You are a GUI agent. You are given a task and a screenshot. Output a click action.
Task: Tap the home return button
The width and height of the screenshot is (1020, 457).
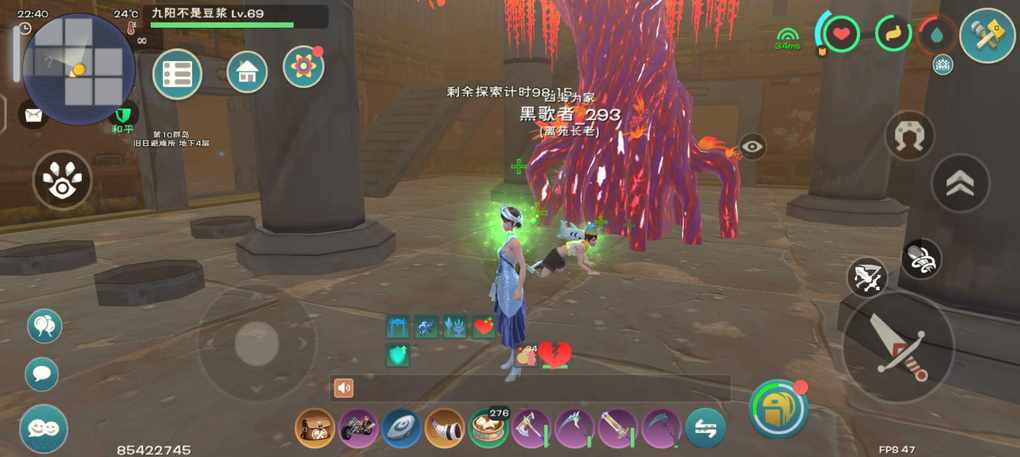point(247,72)
